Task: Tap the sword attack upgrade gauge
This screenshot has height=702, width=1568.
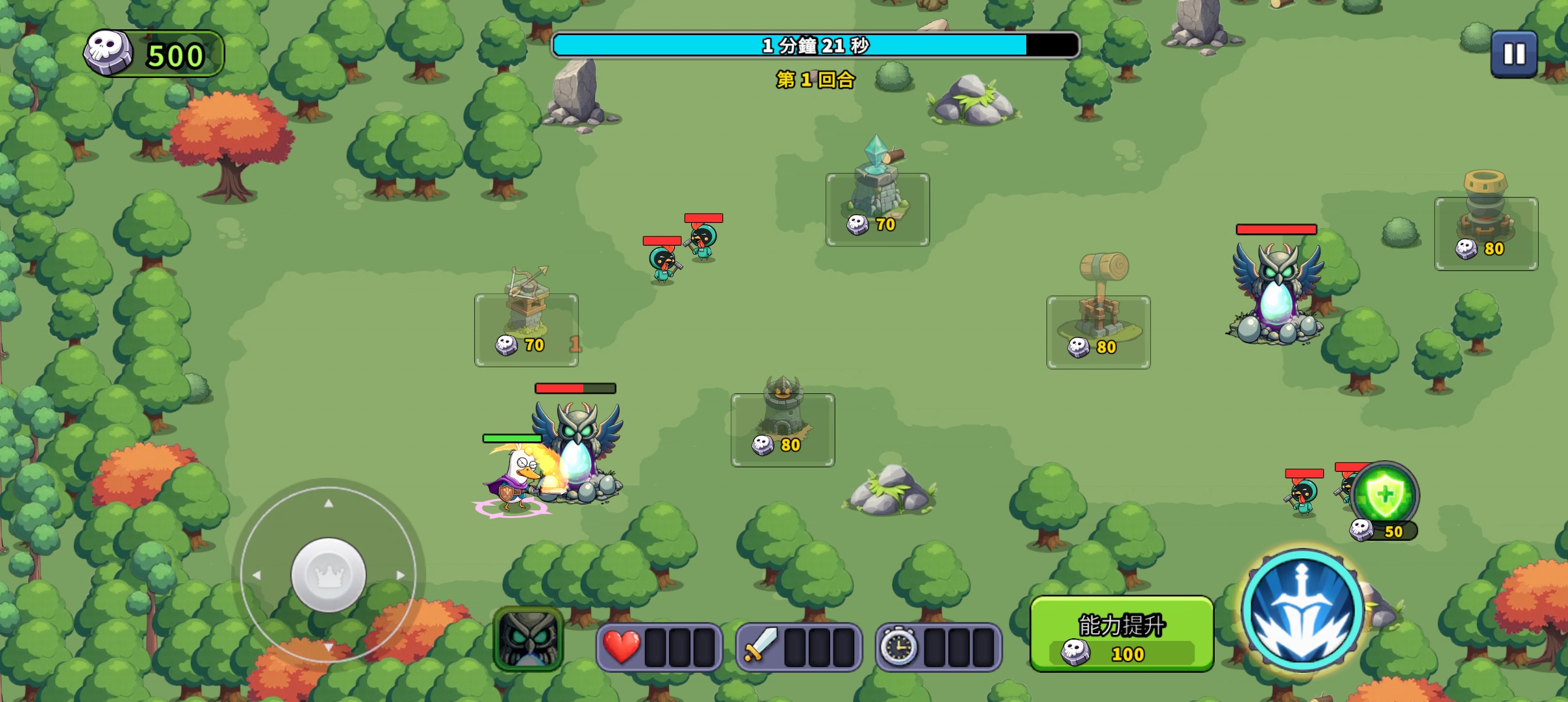Action: (799, 647)
